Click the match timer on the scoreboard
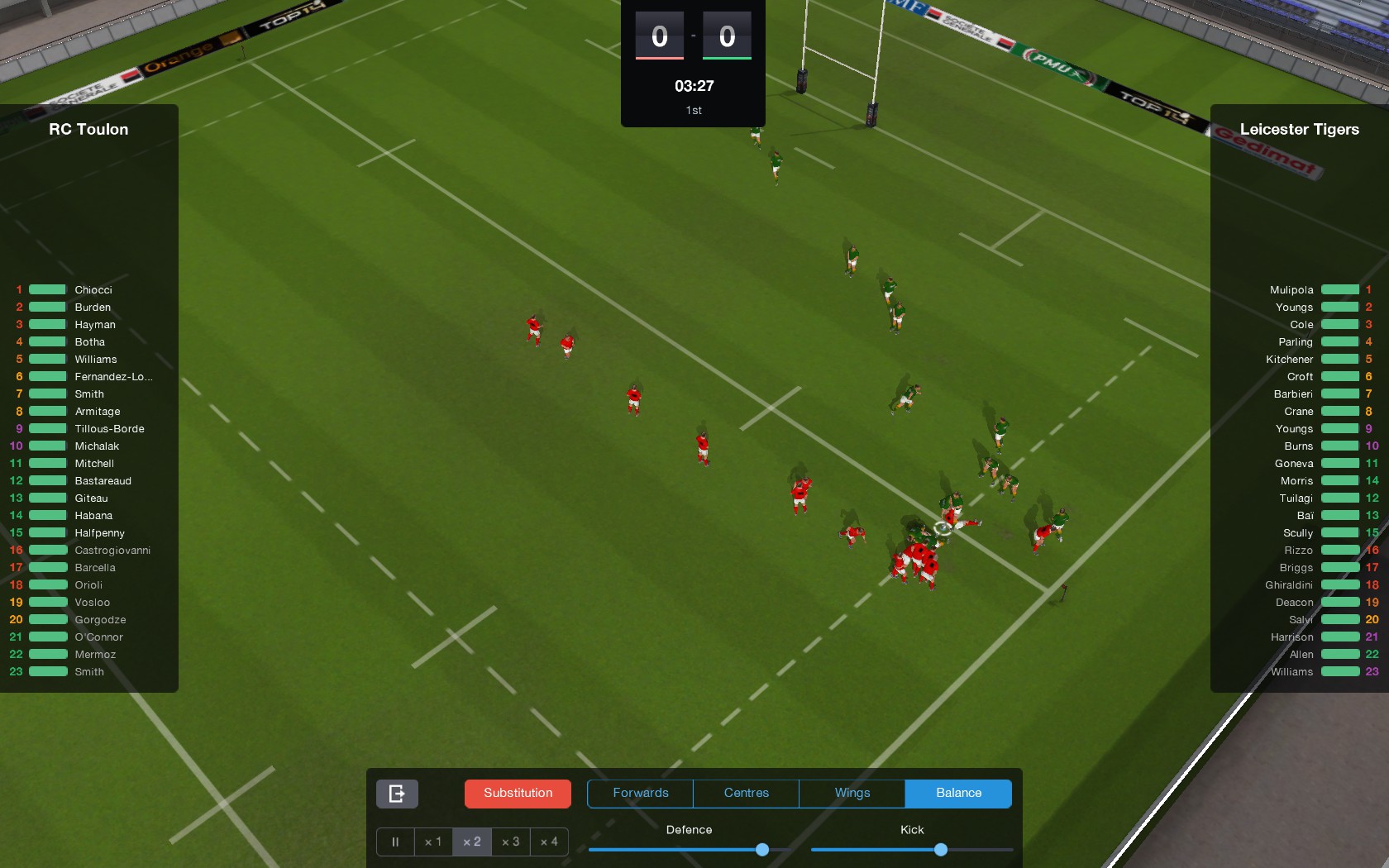1389x868 pixels. click(692, 85)
